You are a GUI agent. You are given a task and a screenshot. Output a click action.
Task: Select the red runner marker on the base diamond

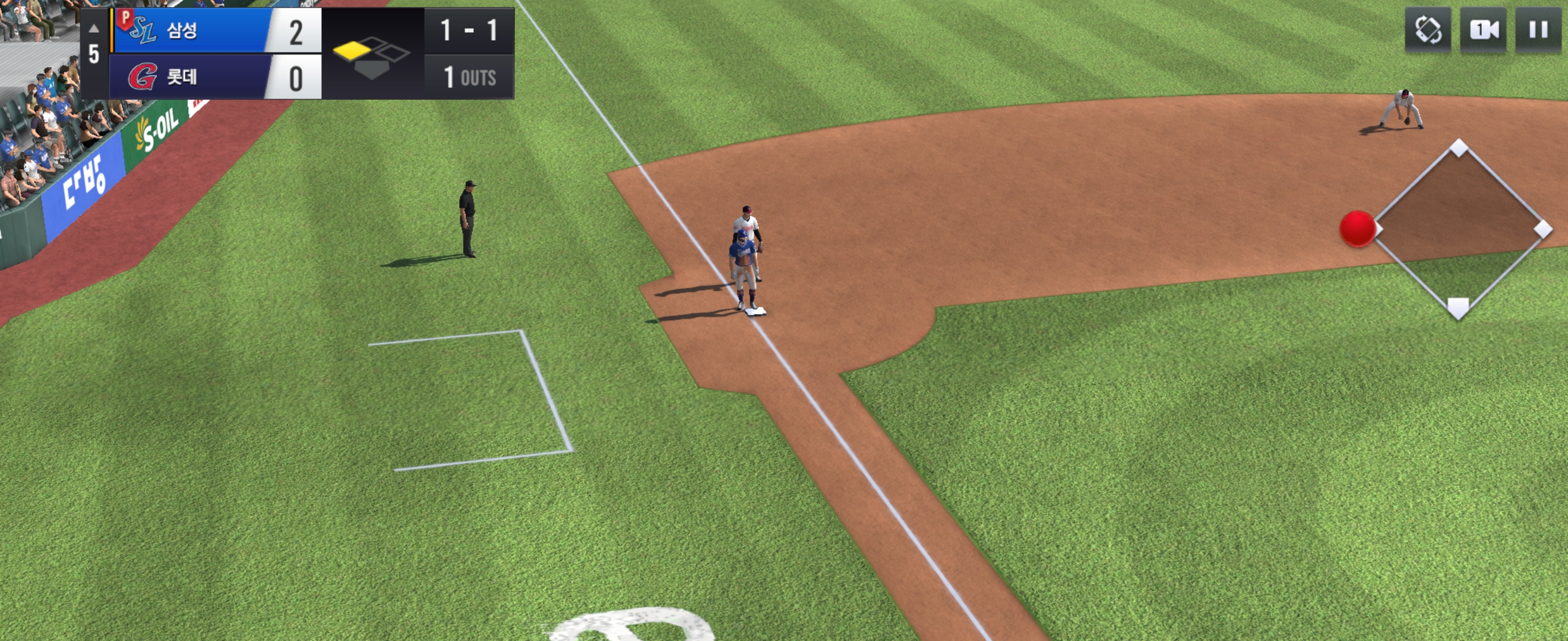click(x=1357, y=229)
